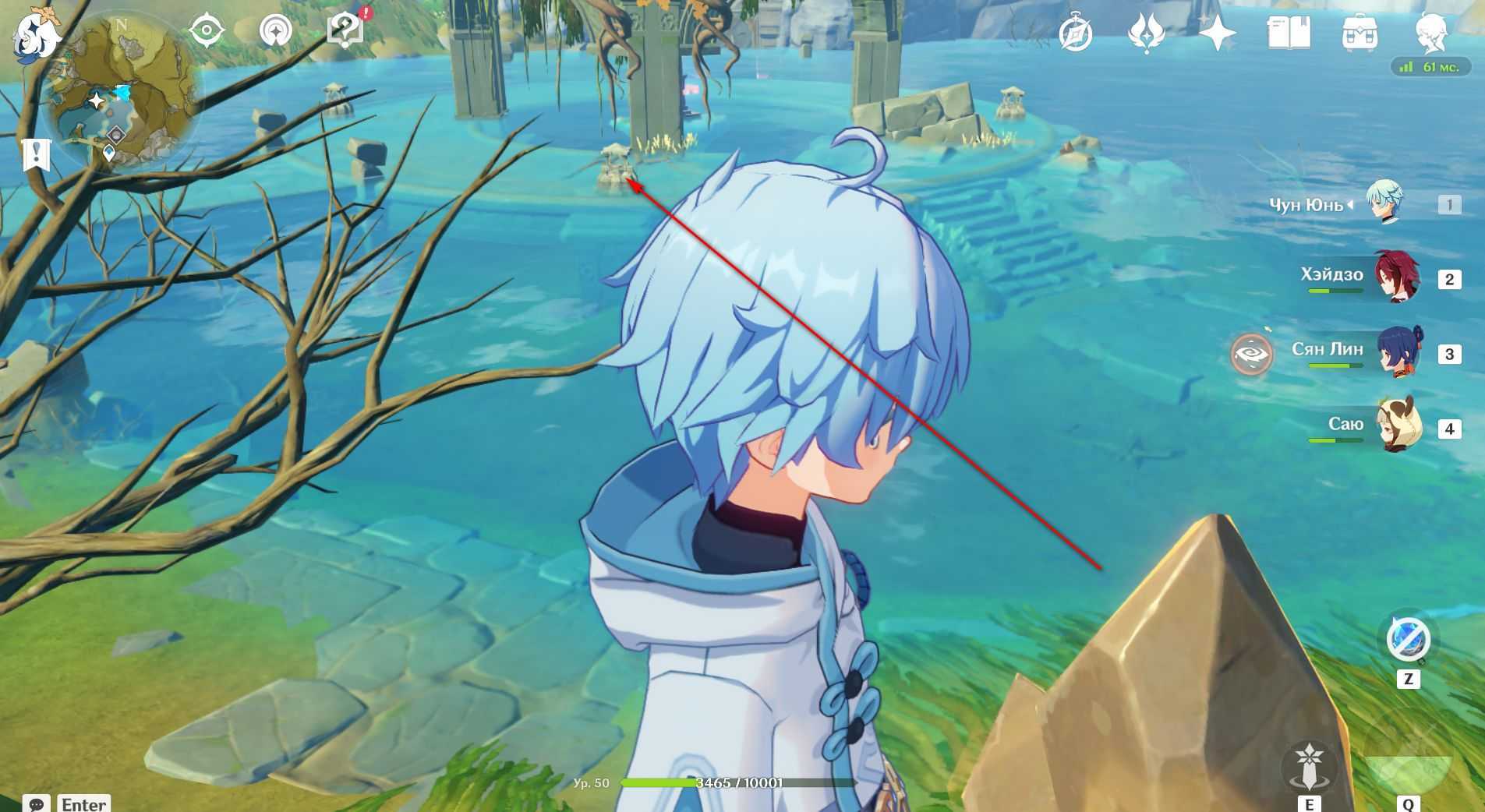This screenshot has height=812, width=1485.
Task: Open the question mark tutorial notice
Action: (345, 31)
